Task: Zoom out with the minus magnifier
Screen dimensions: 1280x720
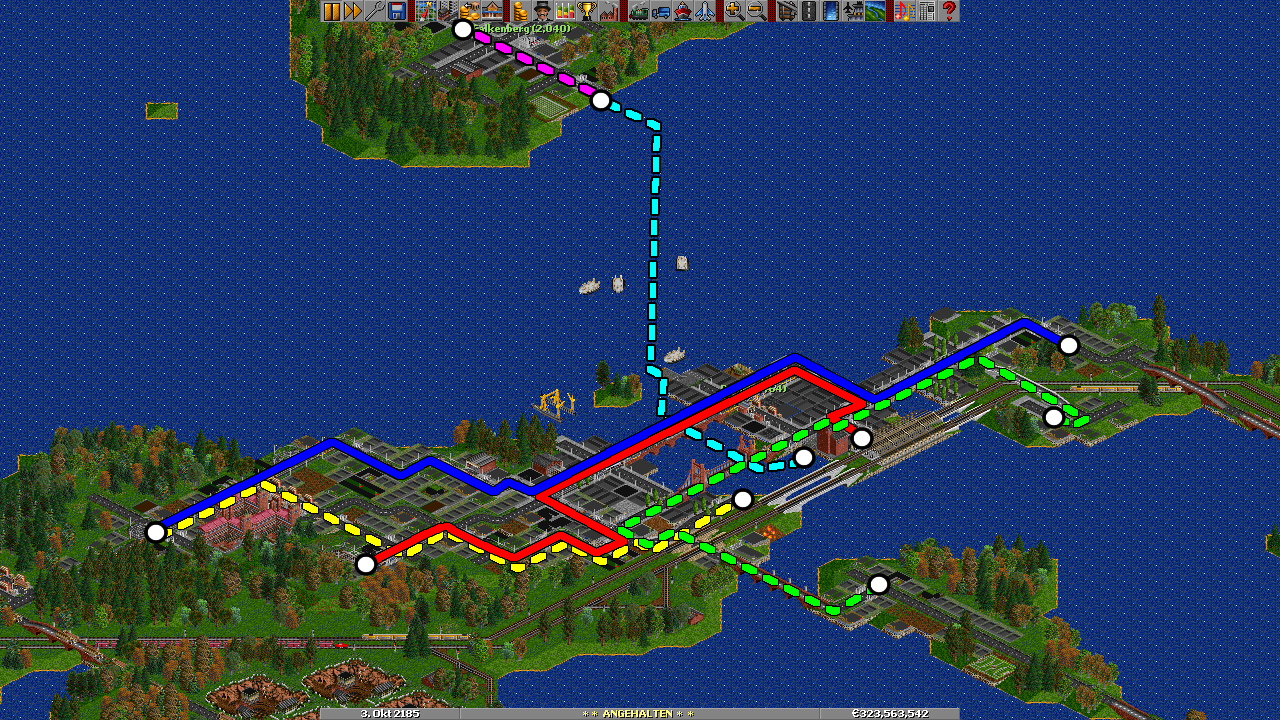Action: pos(756,11)
